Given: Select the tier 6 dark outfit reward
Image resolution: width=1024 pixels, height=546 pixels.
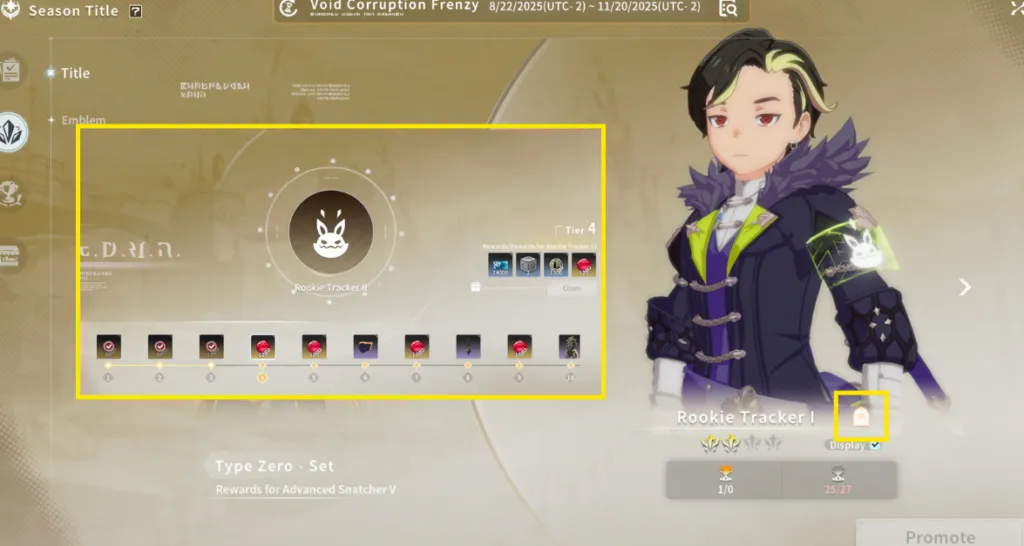Looking at the screenshot, I should (x=365, y=346).
